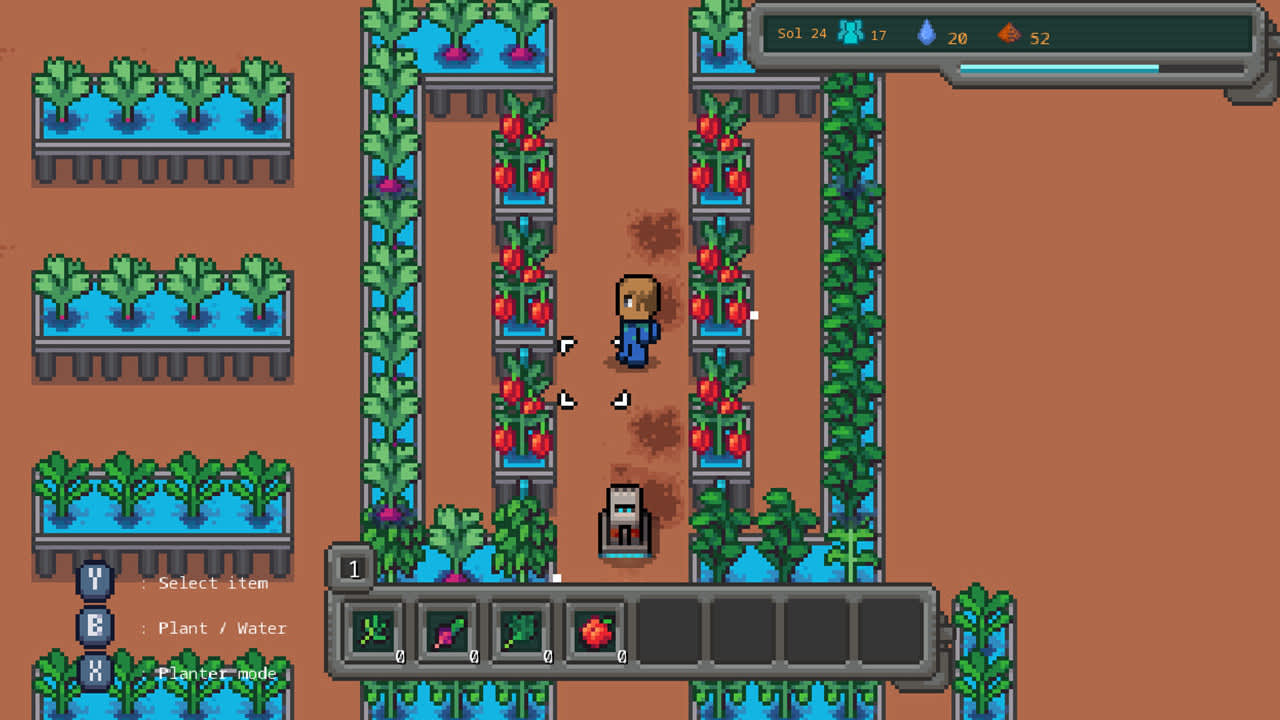This screenshot has width=1280, height=720.
Task: Click the Sol 24 day counter
Action: (800, 33)
